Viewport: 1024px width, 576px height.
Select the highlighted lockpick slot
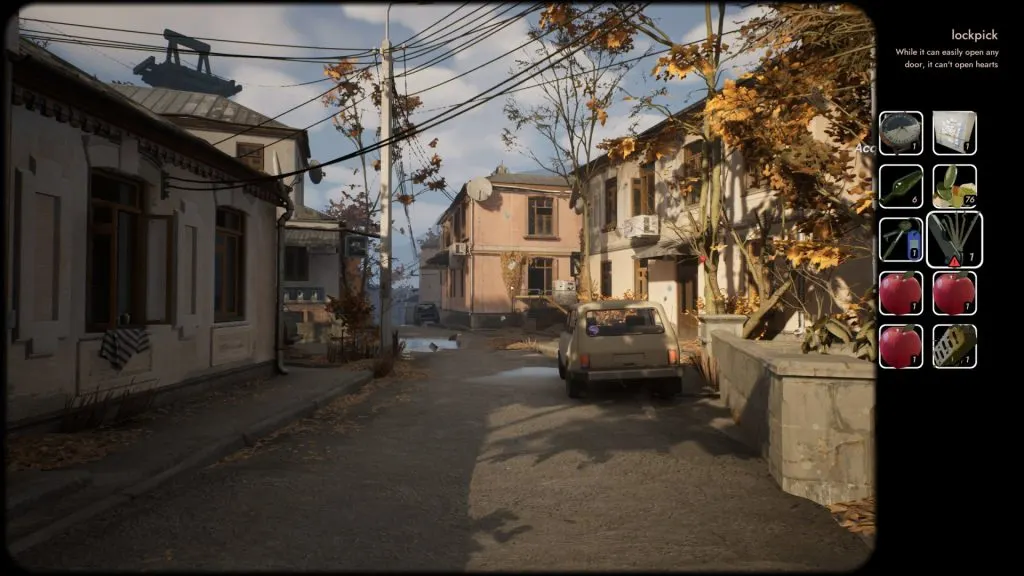point(954,240)
